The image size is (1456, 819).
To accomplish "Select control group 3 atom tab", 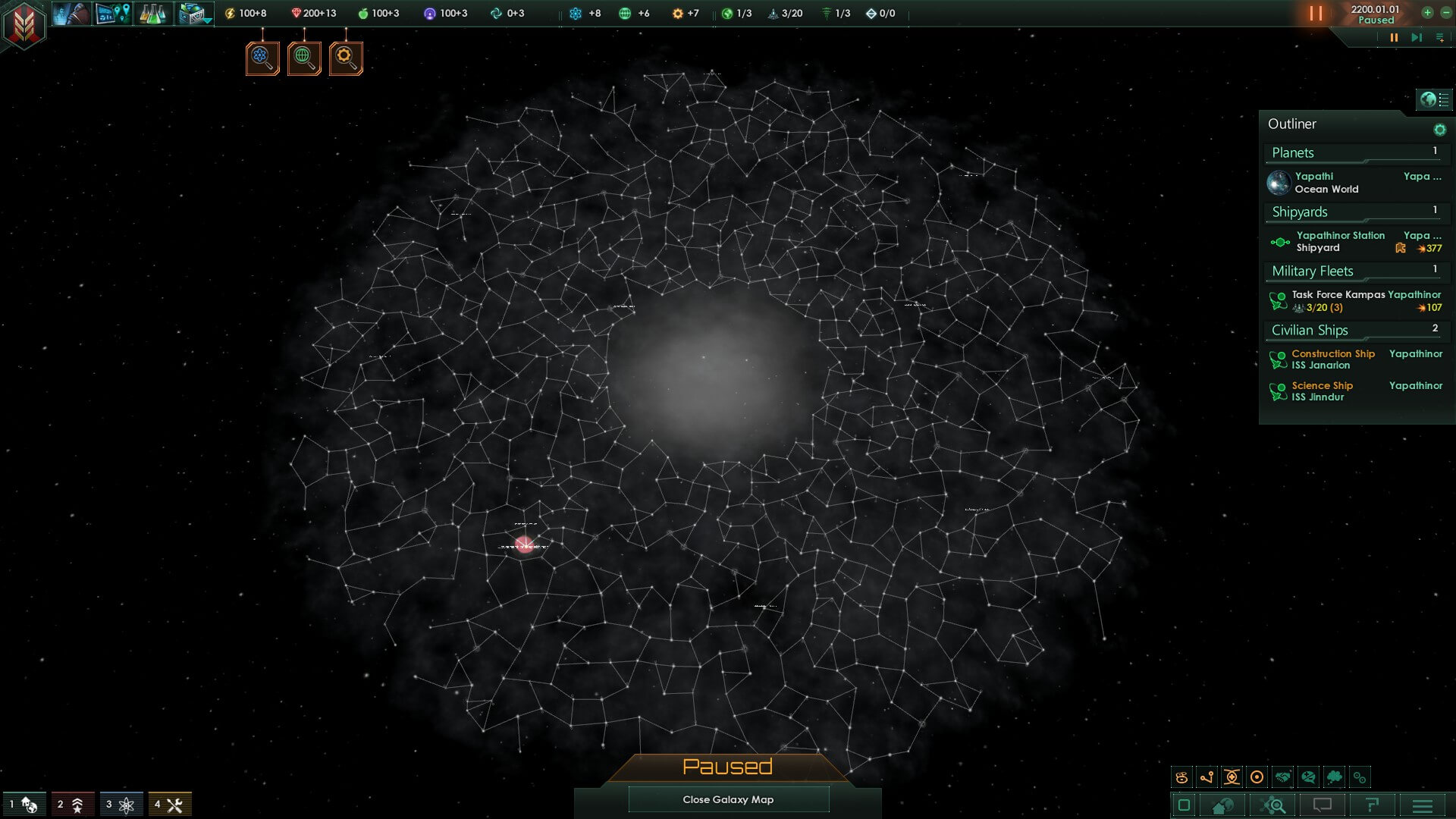I will coord(120,805).
